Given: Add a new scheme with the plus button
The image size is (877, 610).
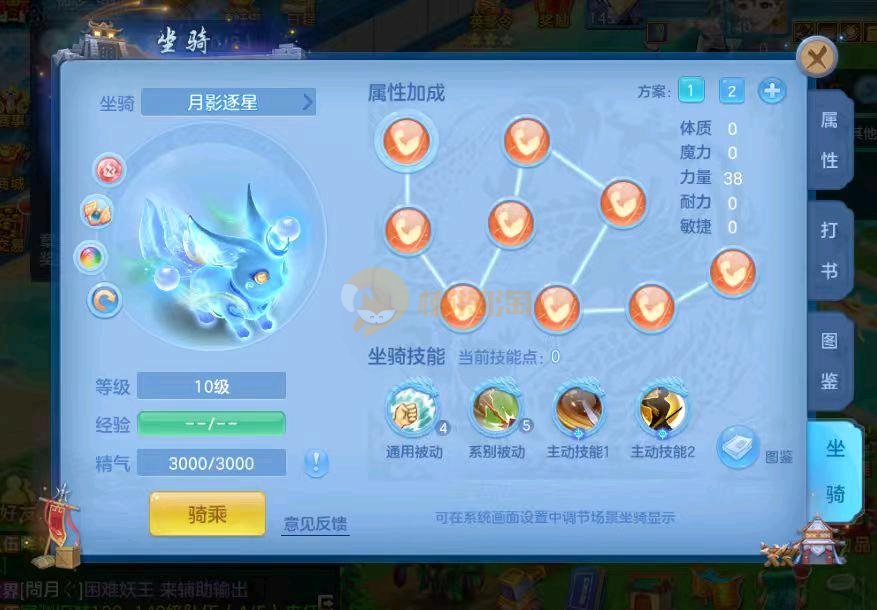Looking at the screenshot, I should point(771,91).
